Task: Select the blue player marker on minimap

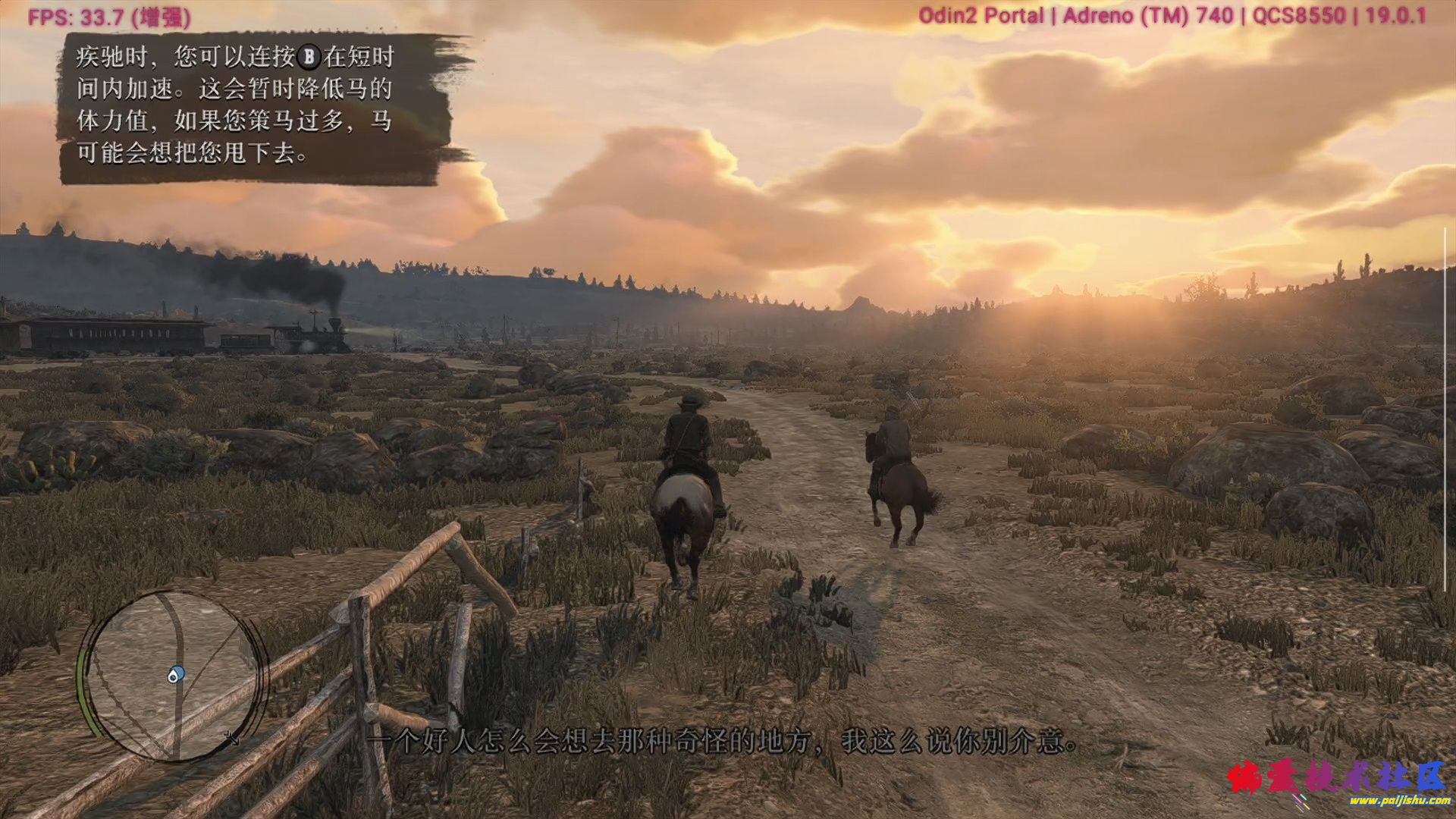Action: [x=175, y=674]
